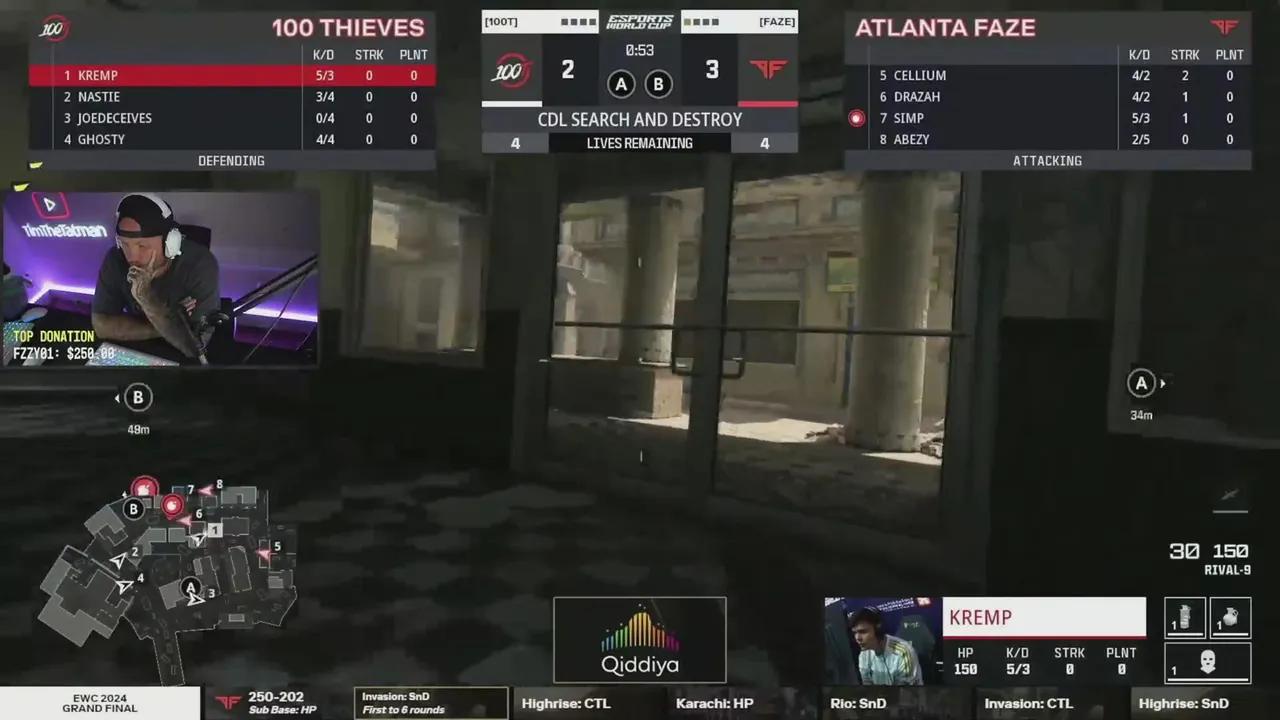
Task: Click the EWC 2024 Grand Final label
Action: 99,703
